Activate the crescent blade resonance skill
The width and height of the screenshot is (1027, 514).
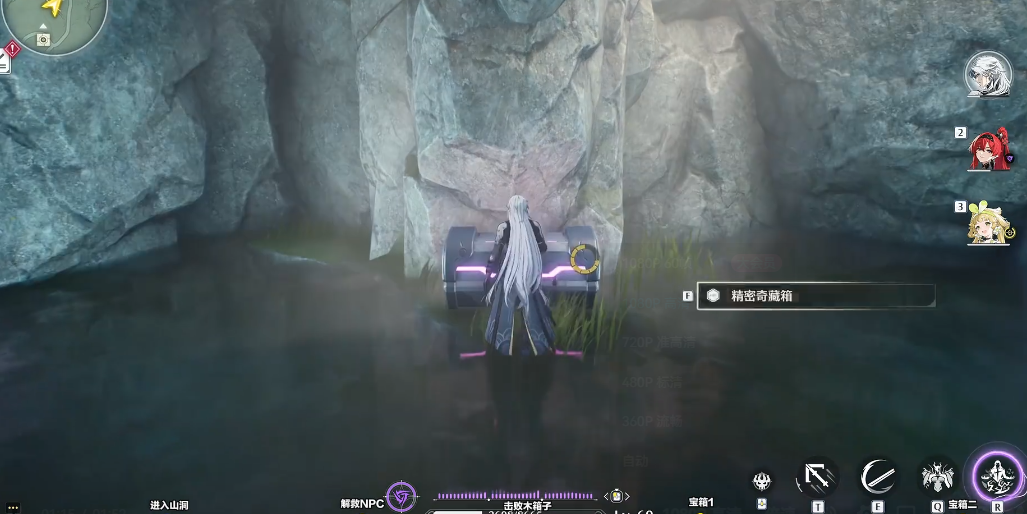click(x=878, y=477)
